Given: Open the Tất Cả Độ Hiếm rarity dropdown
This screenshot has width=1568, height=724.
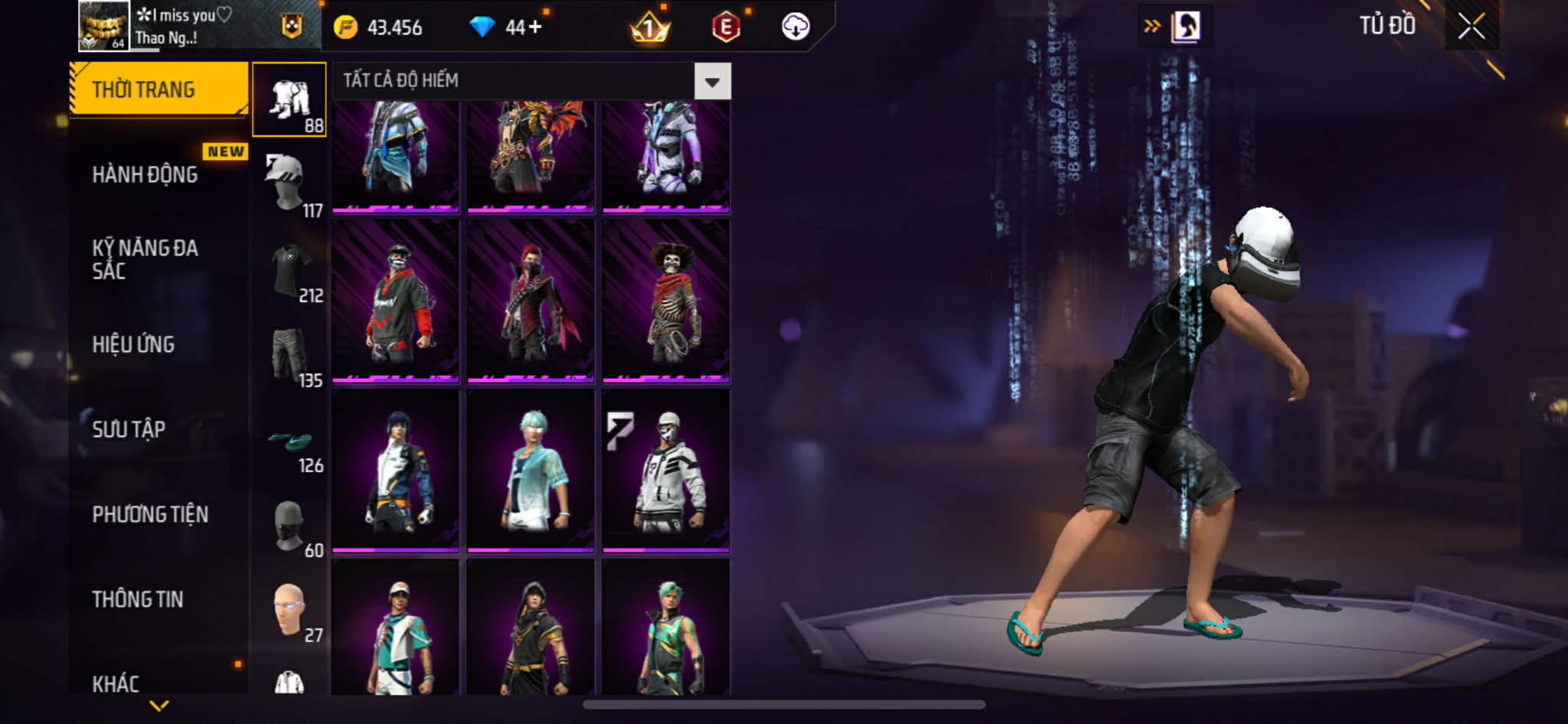Looking at the screenshot, I should pyautogui.click(x=712, y=81).
